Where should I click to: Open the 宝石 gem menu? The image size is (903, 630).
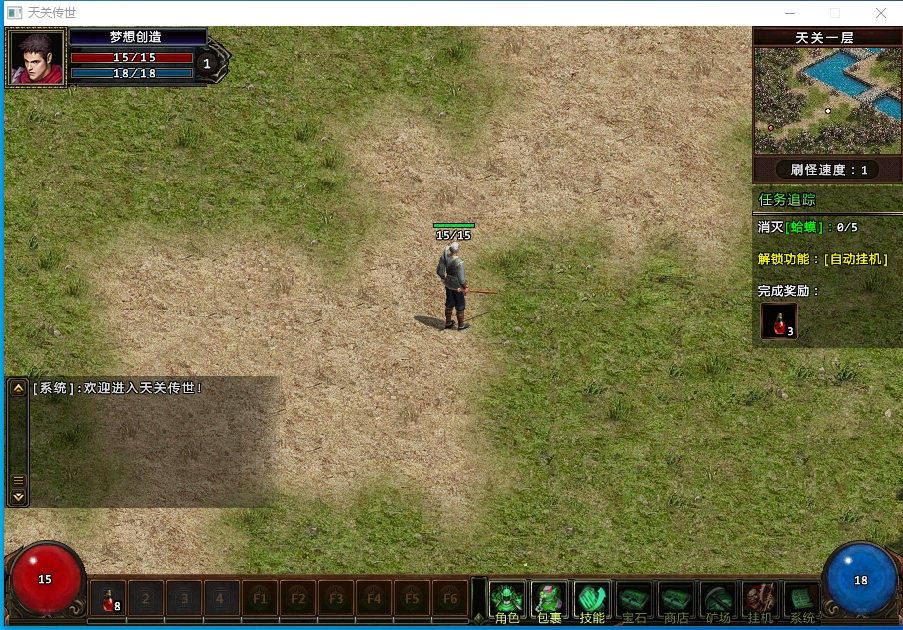[634, 600]
